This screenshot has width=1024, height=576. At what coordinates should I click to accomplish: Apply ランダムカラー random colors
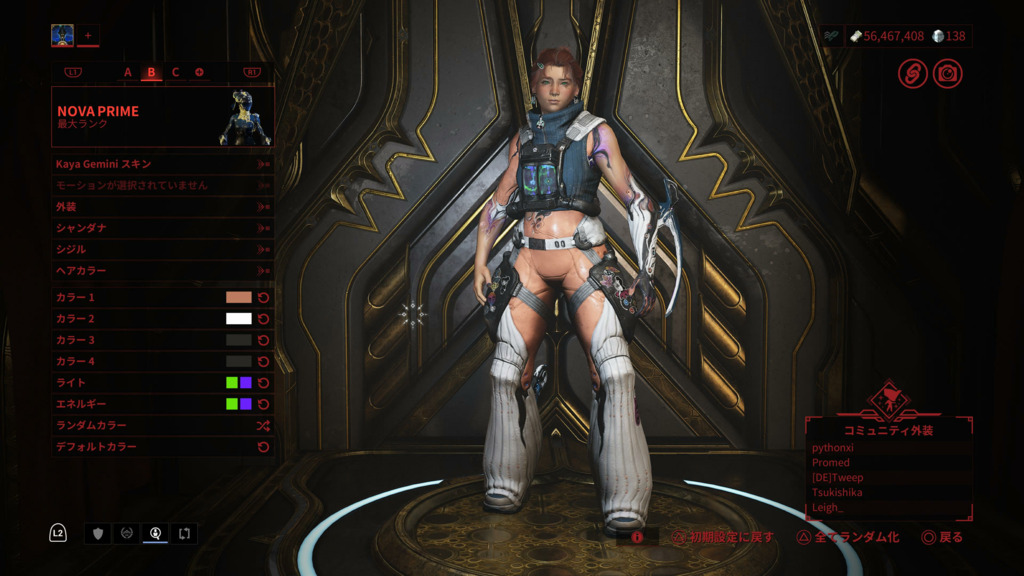pos(162,425)
